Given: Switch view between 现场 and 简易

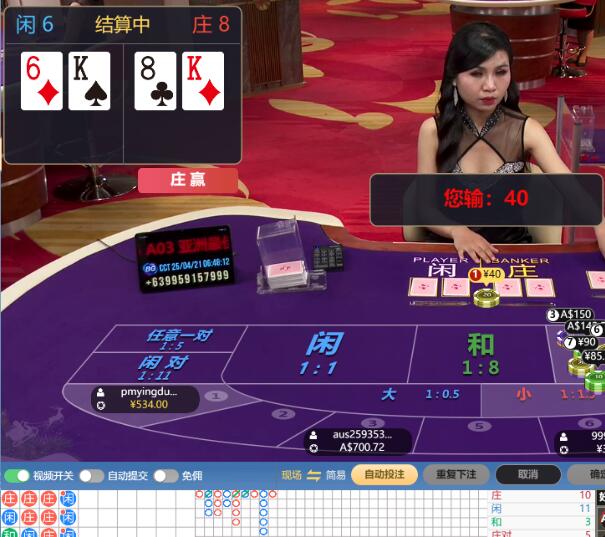Looking at the screenshot, I should click(314, 475).
